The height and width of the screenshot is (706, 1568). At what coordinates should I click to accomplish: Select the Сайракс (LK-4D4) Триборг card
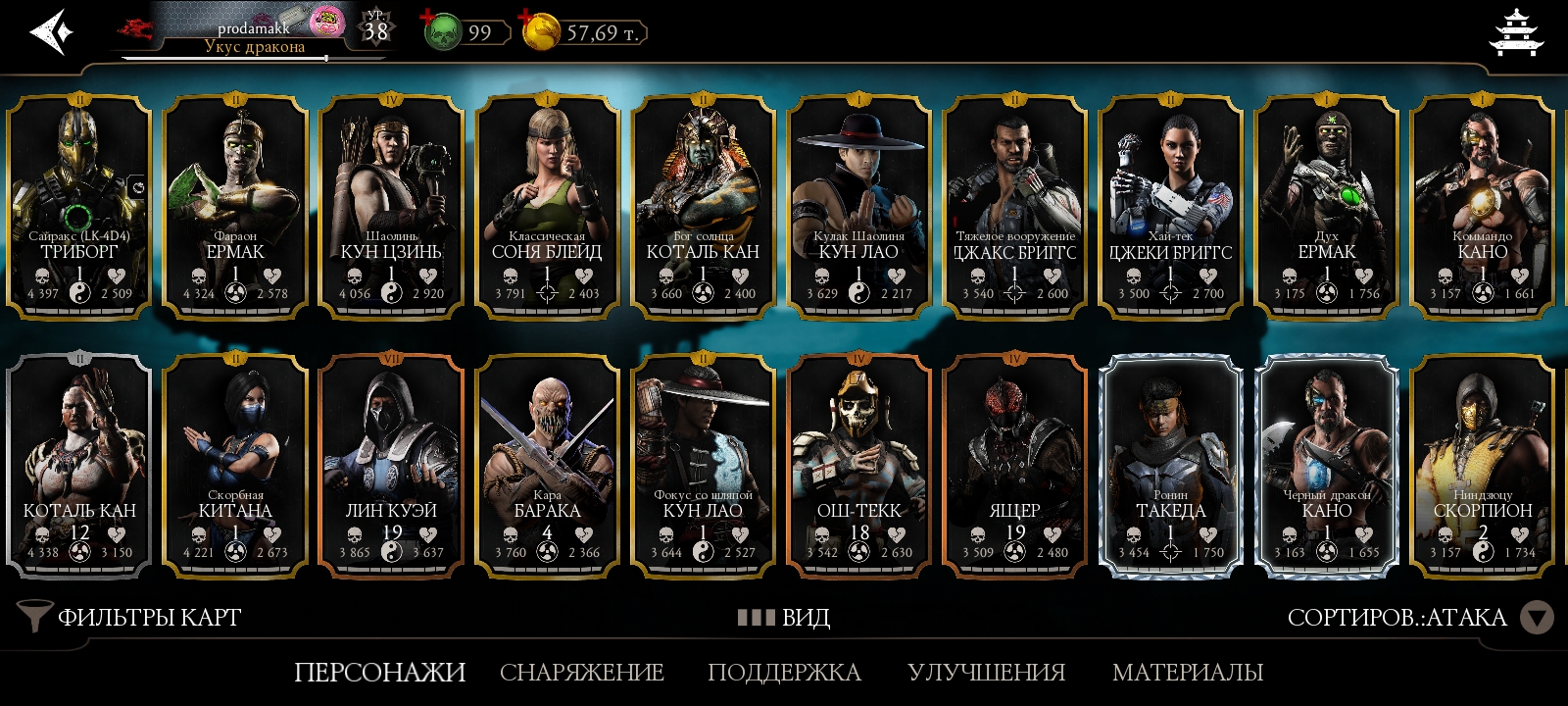pos(79,208)
